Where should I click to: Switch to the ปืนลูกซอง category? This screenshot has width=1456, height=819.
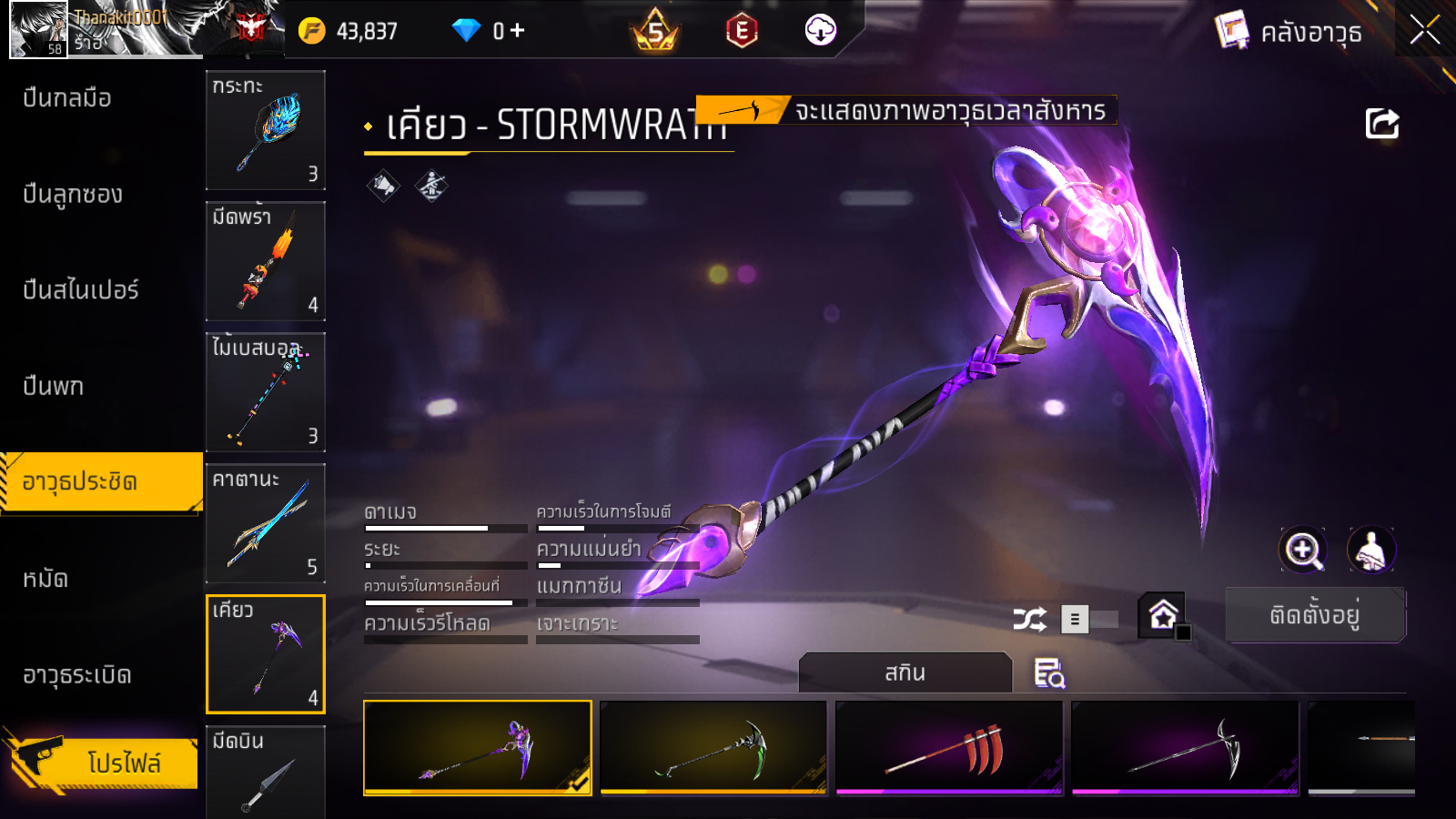point(73,194)
